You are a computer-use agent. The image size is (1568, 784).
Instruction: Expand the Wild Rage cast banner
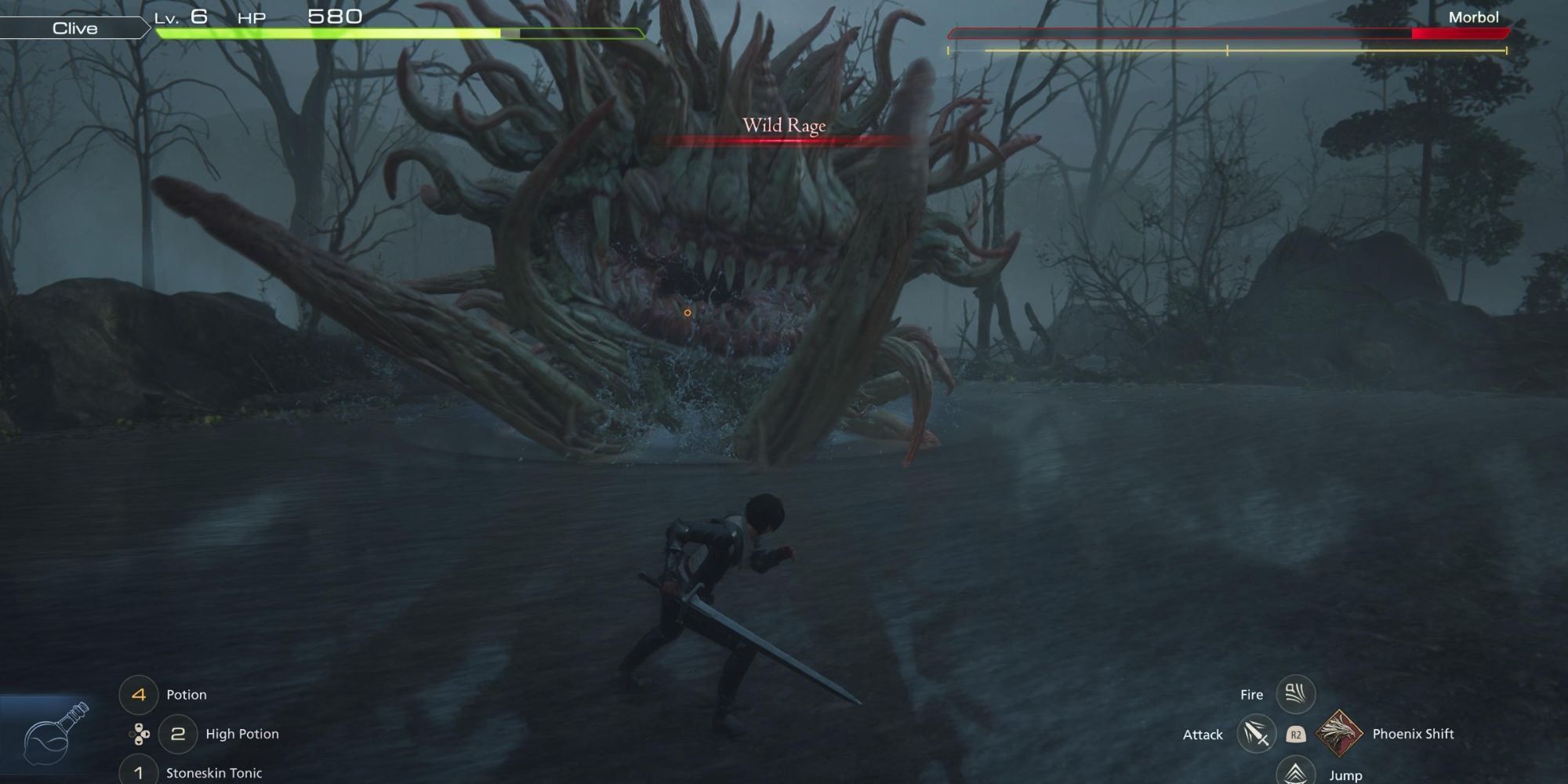tap(783, 125)
